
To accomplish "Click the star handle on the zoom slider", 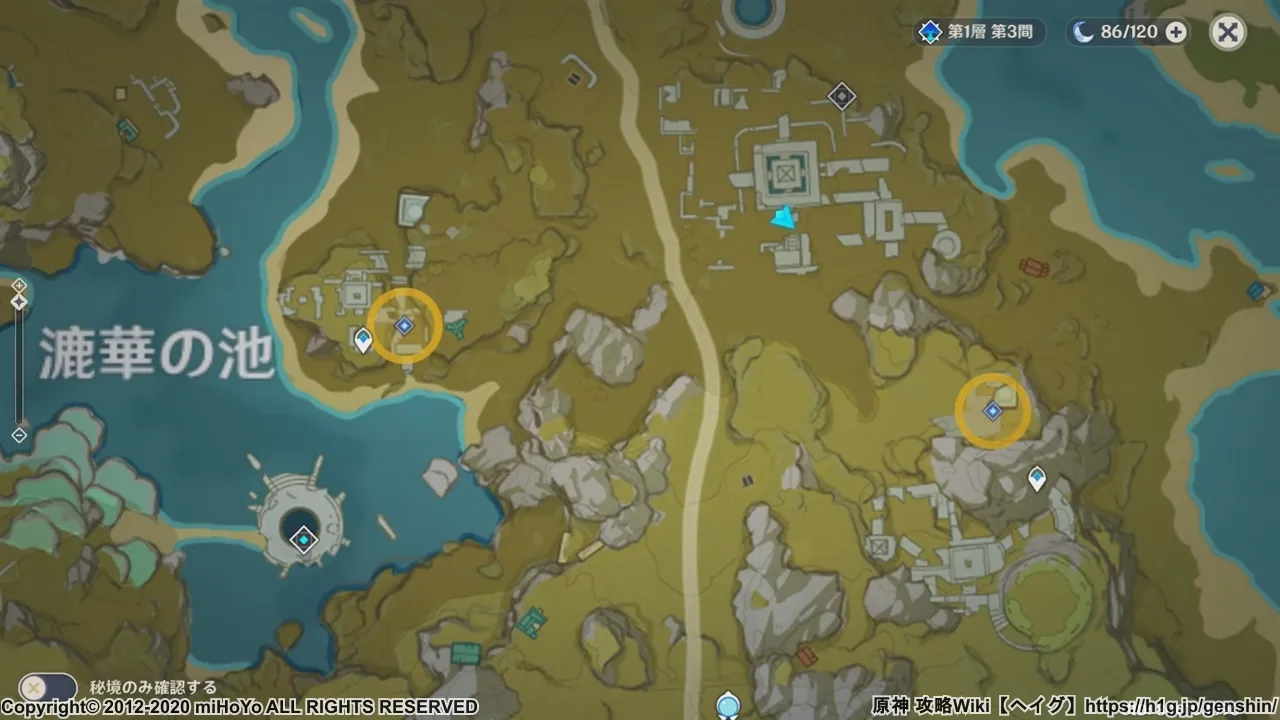I will click(19, 300).
